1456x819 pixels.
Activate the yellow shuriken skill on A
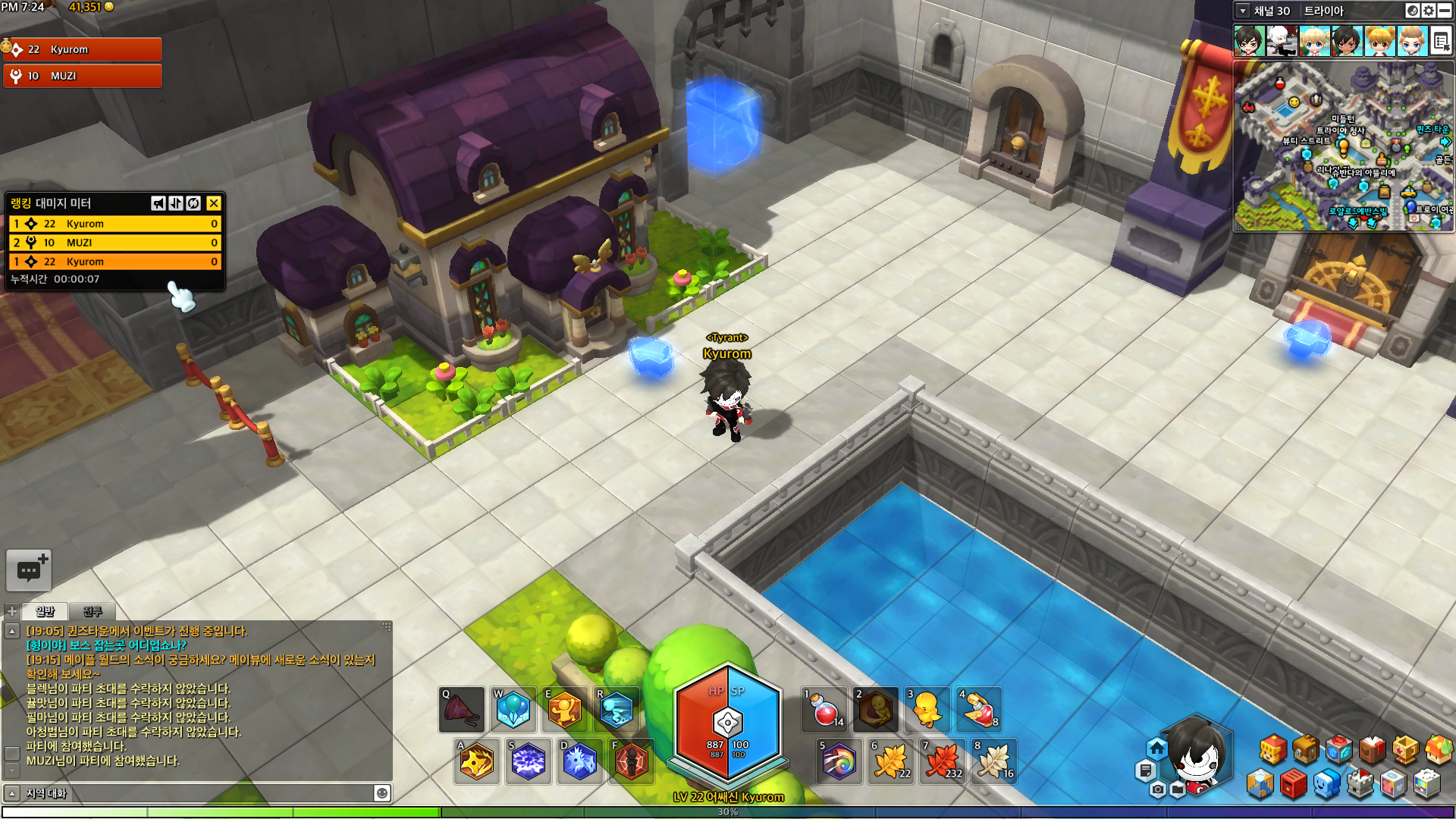(477, 761)
